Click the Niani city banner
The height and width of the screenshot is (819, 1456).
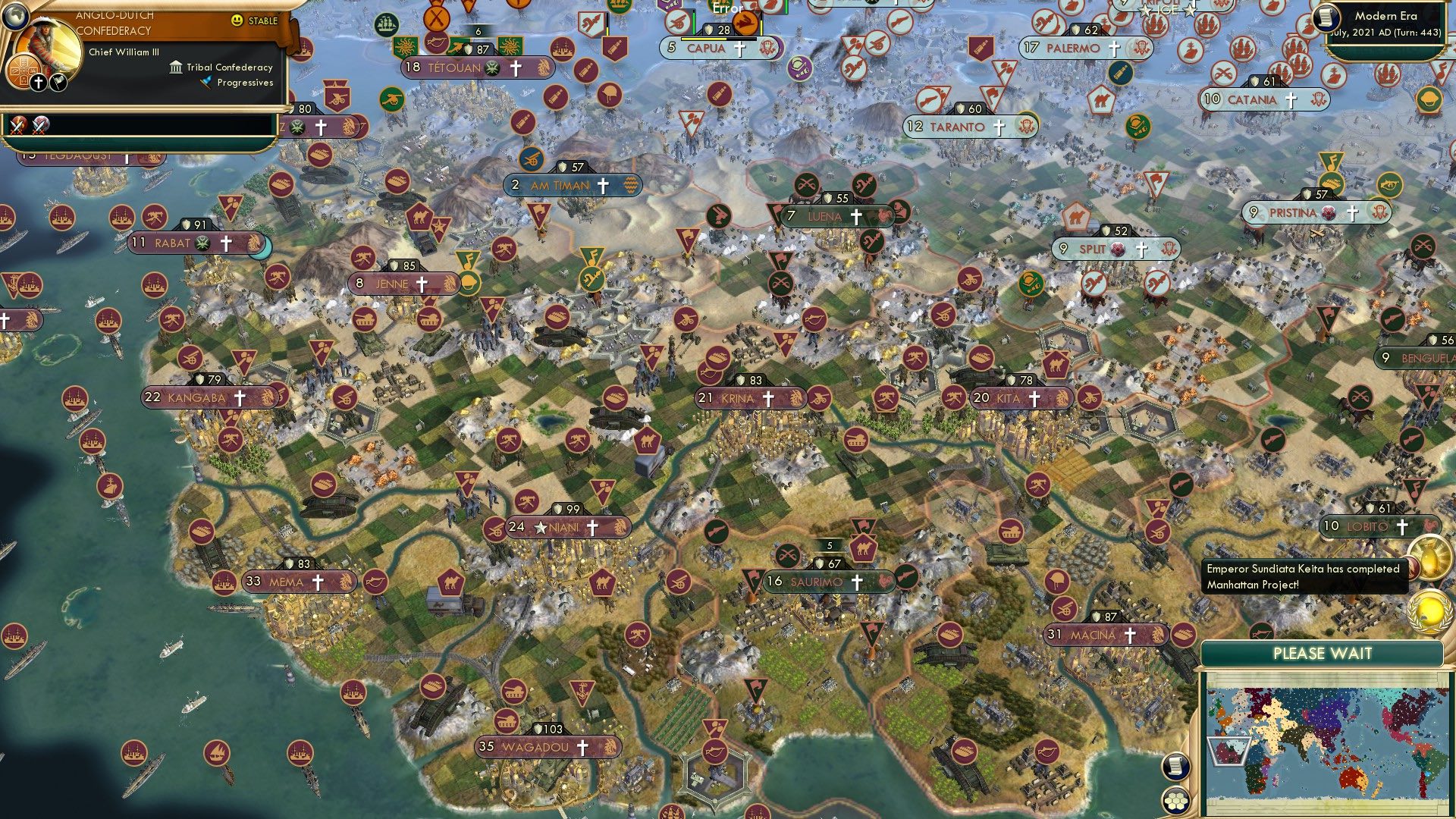point(567,526)
